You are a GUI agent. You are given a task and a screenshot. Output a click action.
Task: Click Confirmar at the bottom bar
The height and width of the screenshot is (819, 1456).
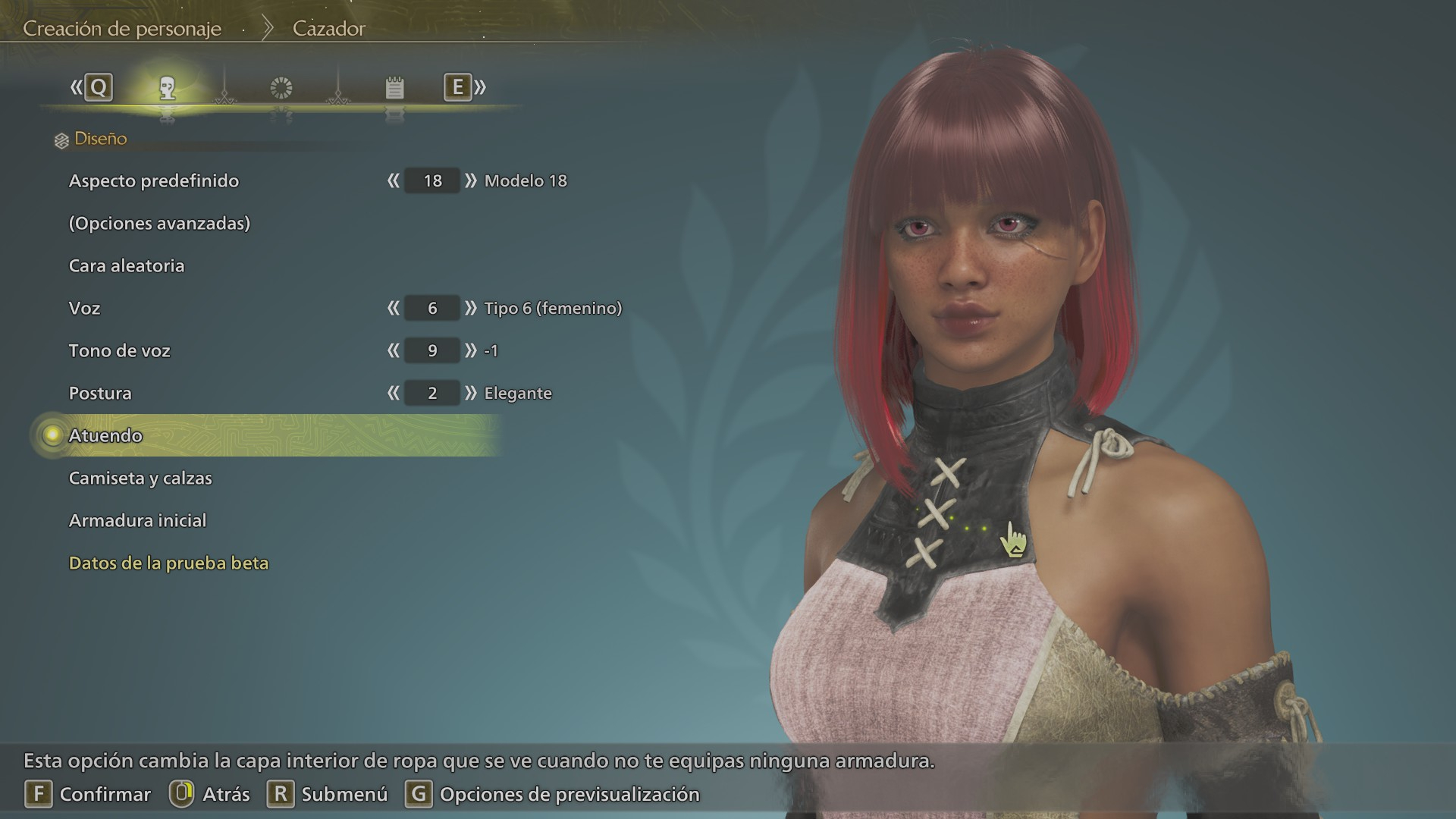point(88,794)
